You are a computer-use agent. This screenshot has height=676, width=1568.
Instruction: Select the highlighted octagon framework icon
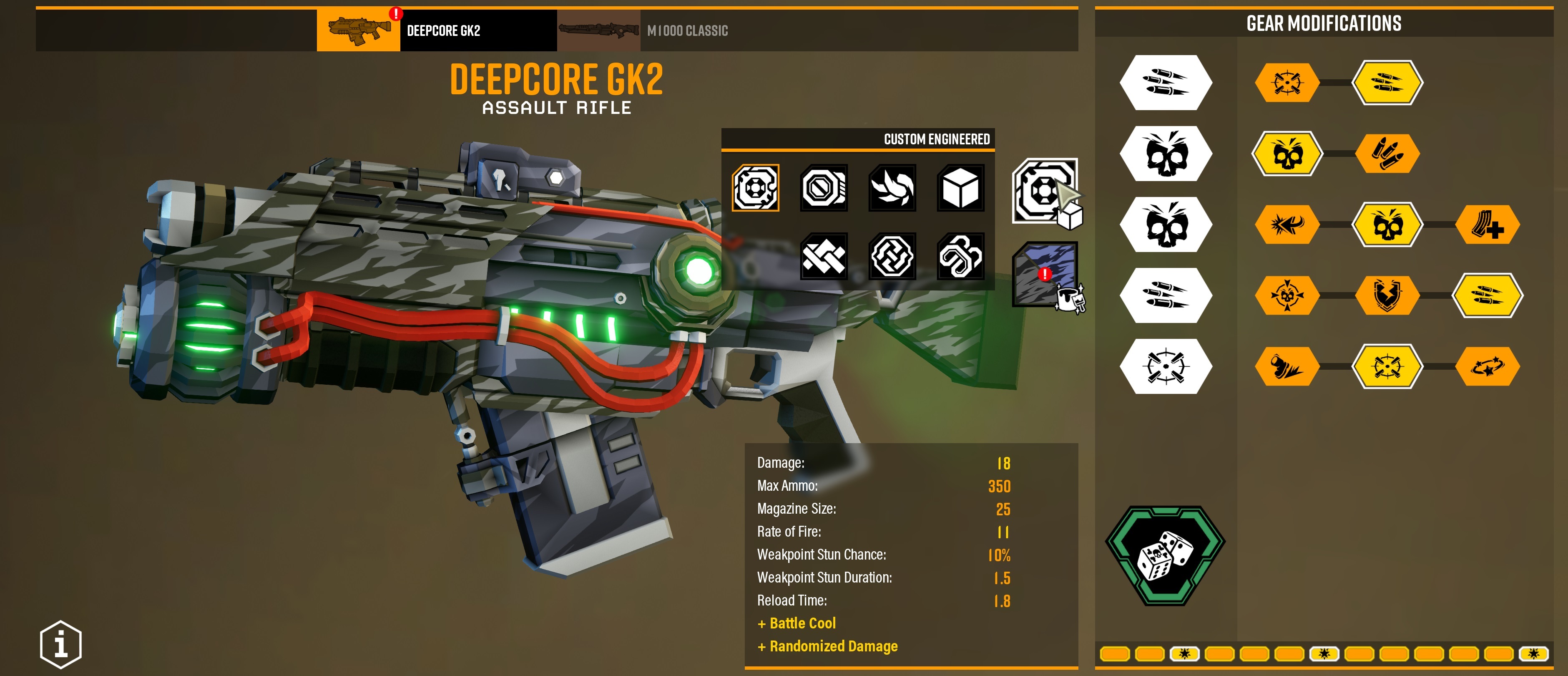tap(755, 188)
